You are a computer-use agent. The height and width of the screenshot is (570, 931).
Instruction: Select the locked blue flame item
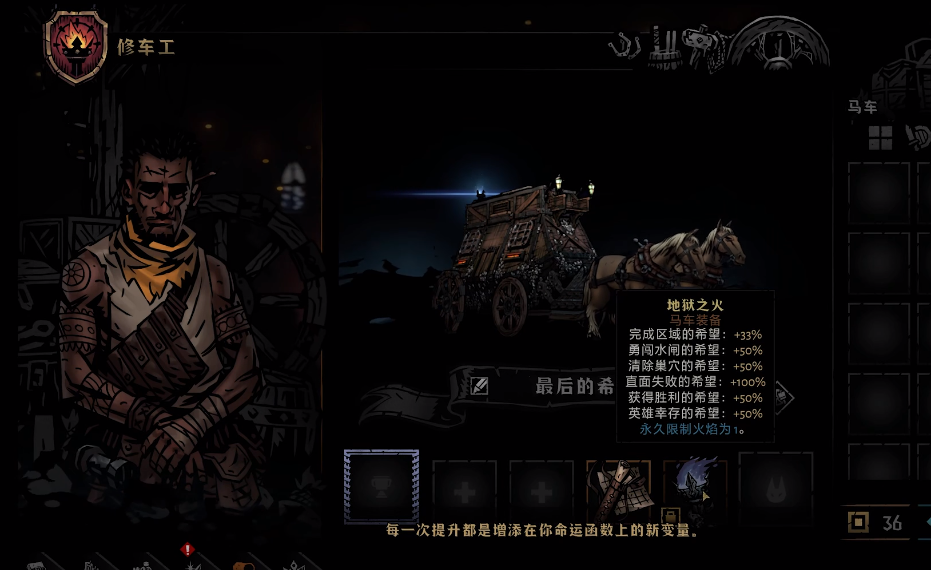click(694, 487)
